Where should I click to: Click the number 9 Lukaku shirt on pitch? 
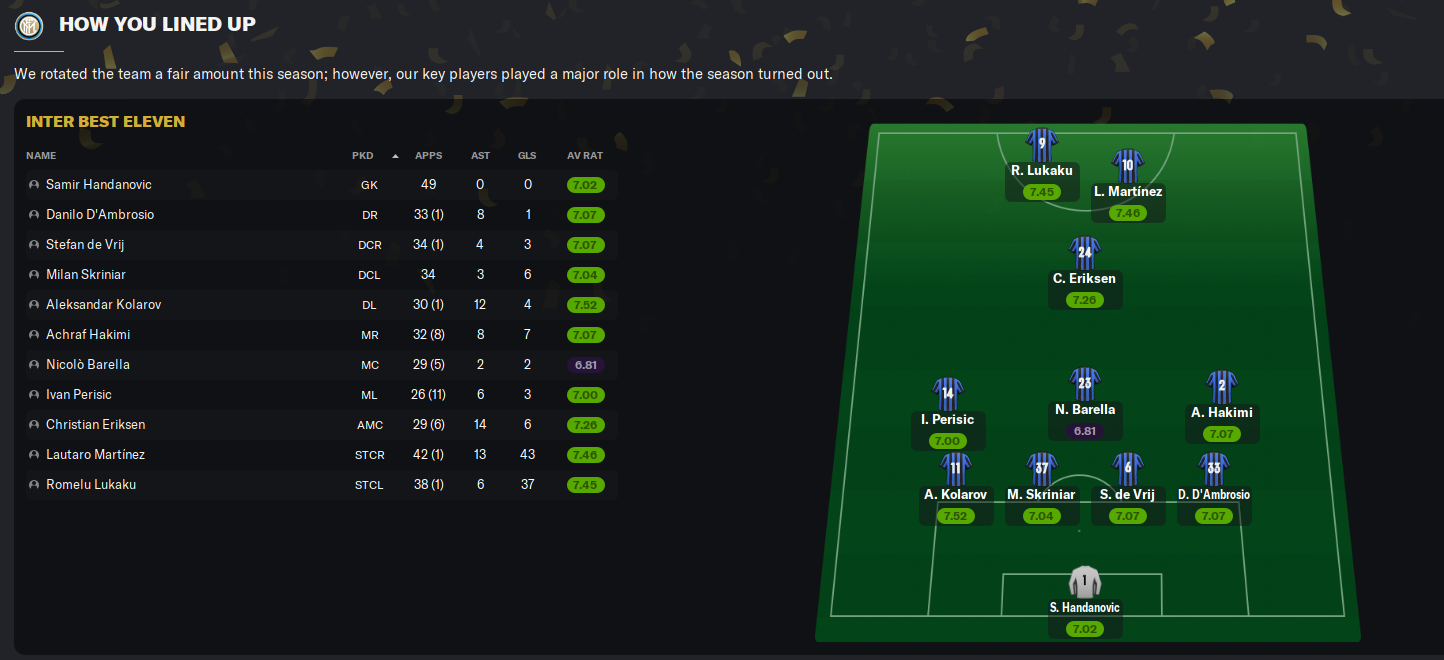[1041, 145]
